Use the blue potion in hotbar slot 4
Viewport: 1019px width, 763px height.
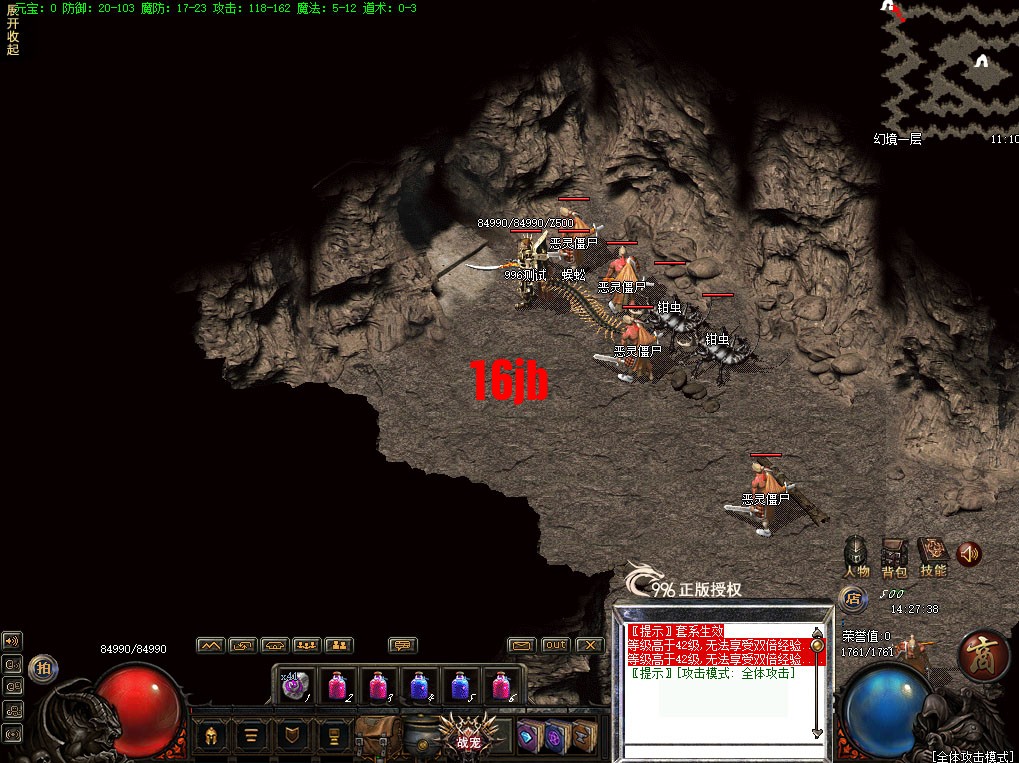(x=419, y=686)
